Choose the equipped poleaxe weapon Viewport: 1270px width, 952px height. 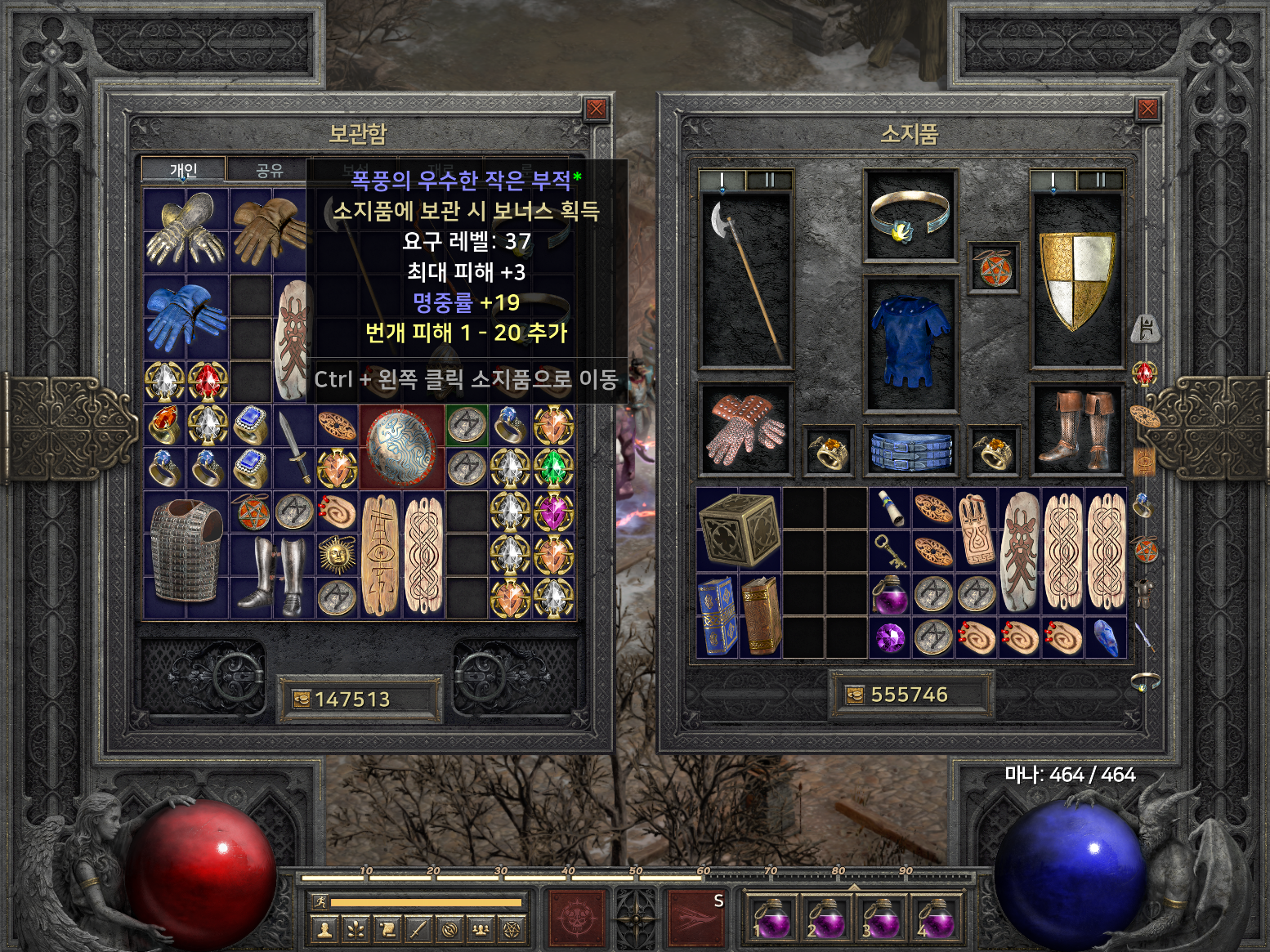(744, 280)
